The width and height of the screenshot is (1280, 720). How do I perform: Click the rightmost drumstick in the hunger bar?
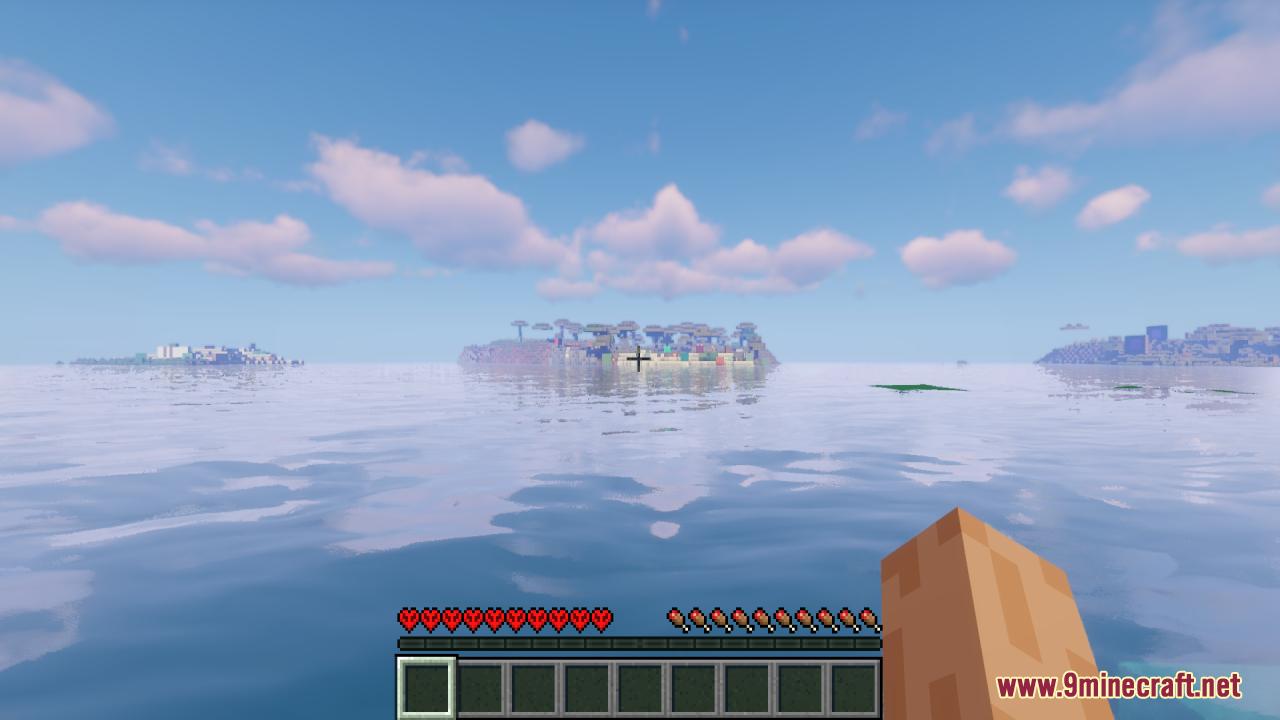tap(868, 618)
